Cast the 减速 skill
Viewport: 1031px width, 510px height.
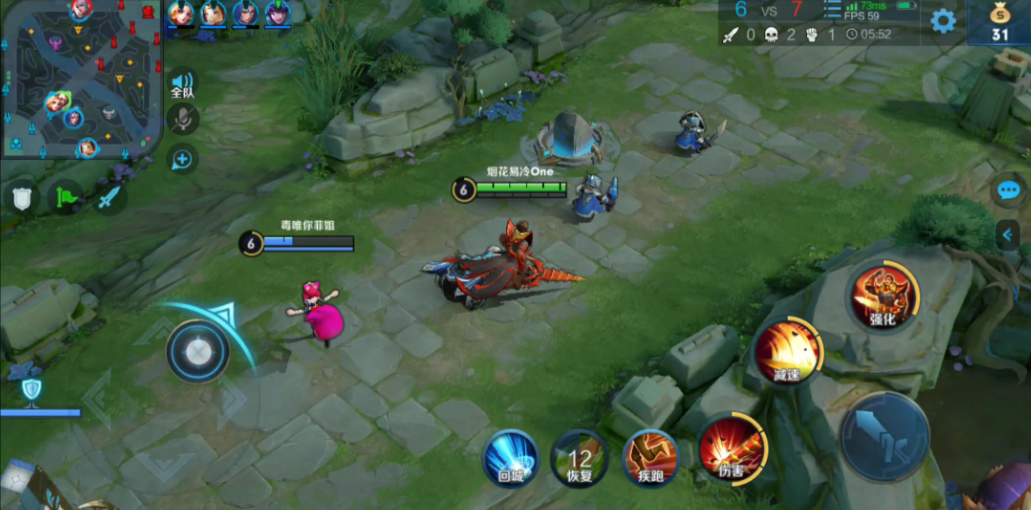pyautogui.click(x=787, y=350)
